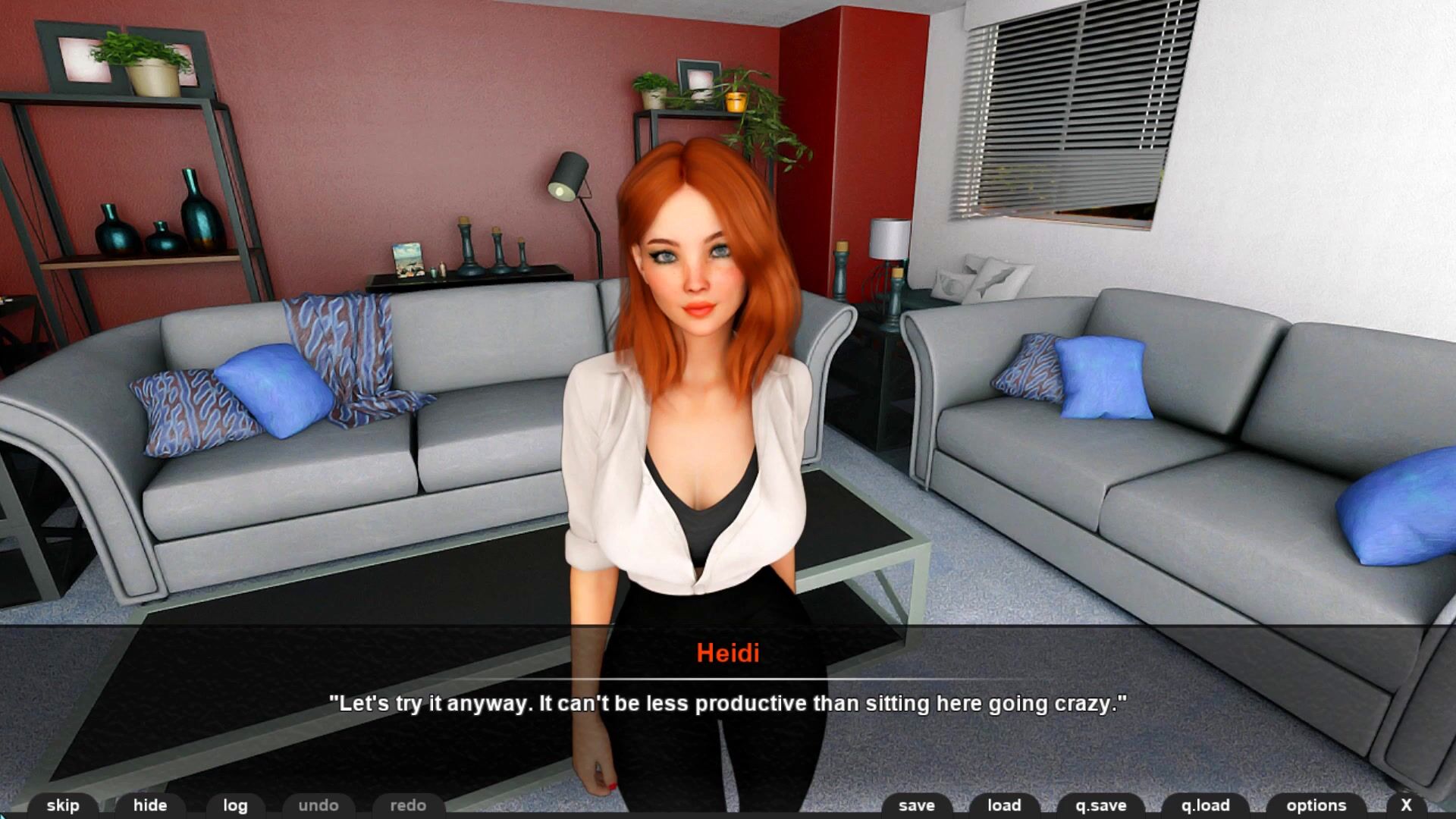Open the save menu
Screen dimensions: 1456x819
click(x=917, y=805)
